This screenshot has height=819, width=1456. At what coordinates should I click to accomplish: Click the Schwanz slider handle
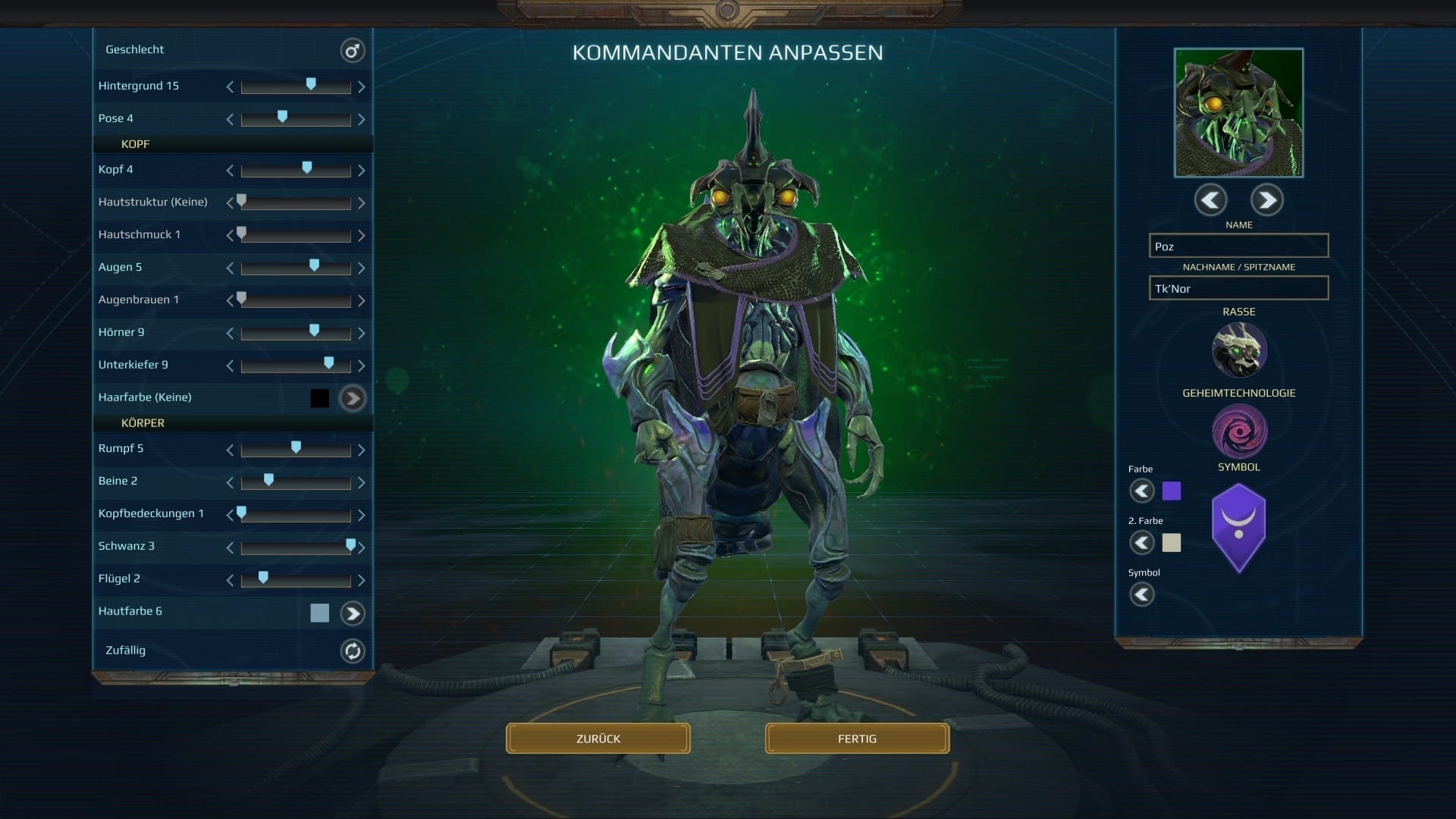tap(350, 544)
